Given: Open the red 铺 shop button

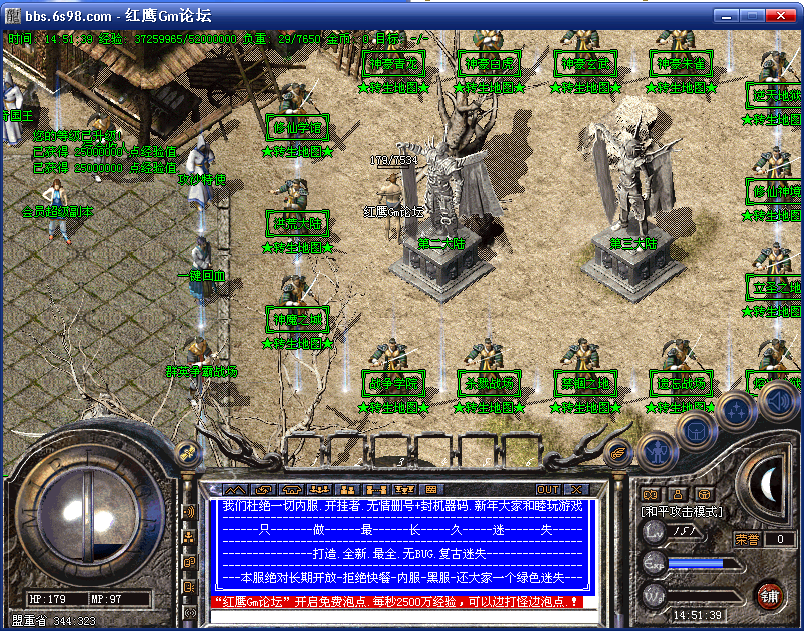Looking at the screenshot, I should coord(769,596).
